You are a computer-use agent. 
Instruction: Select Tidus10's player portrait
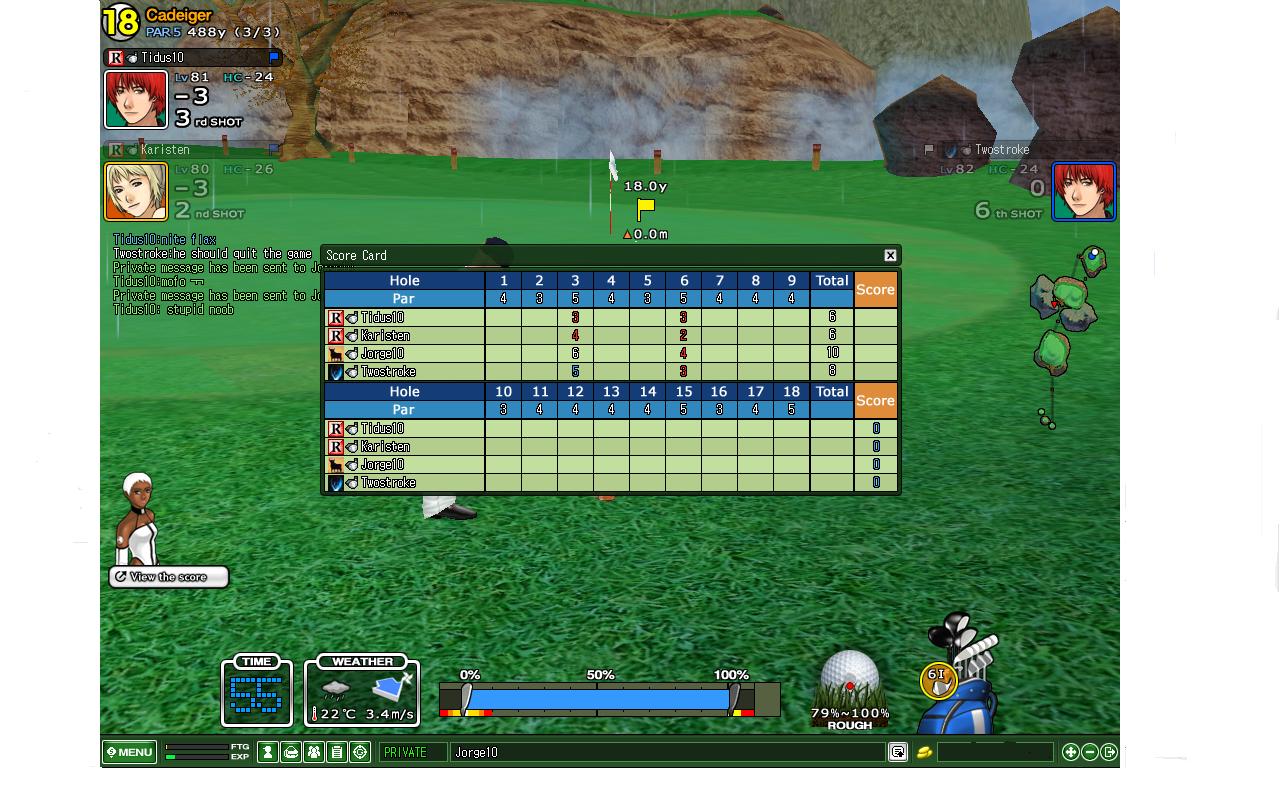pos(136,99)
